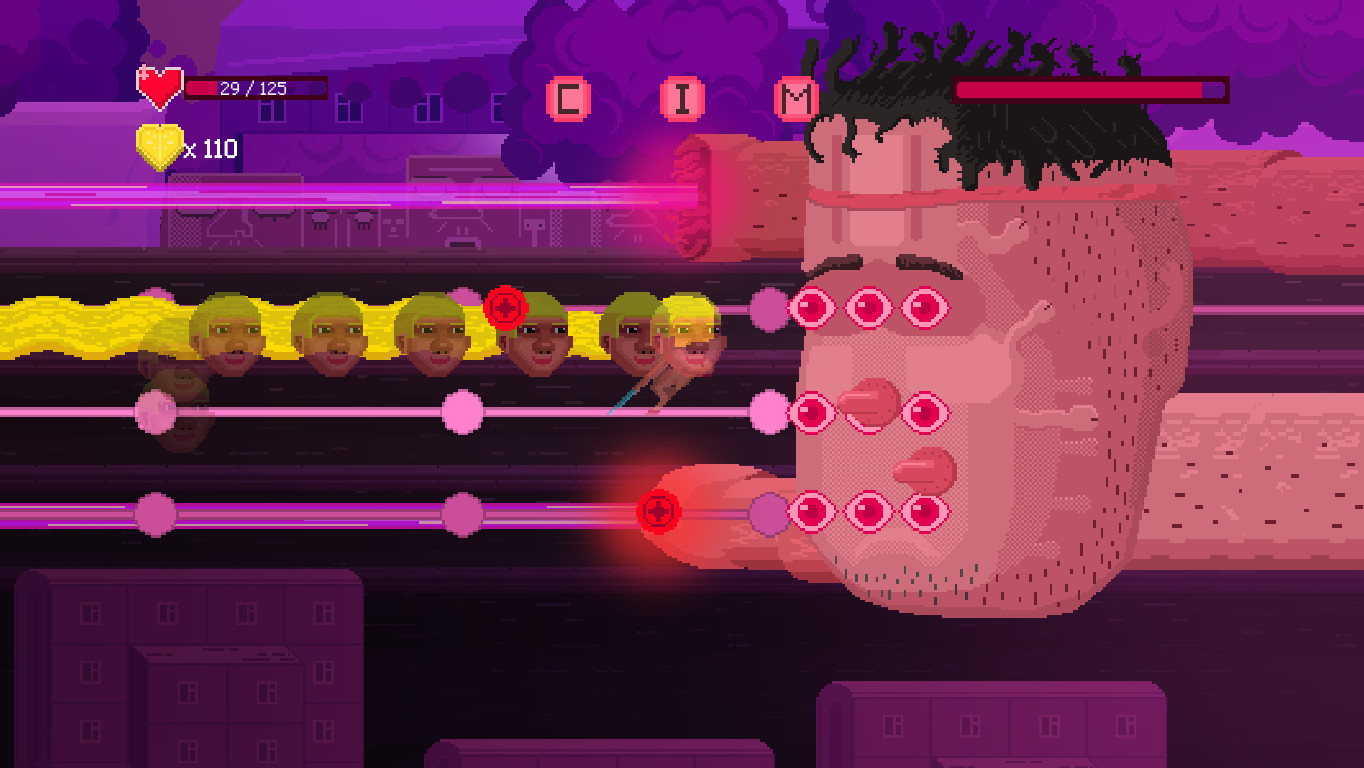Click the x 110 heart counter text
The image size is (1364, 768).
coord(212,149)
